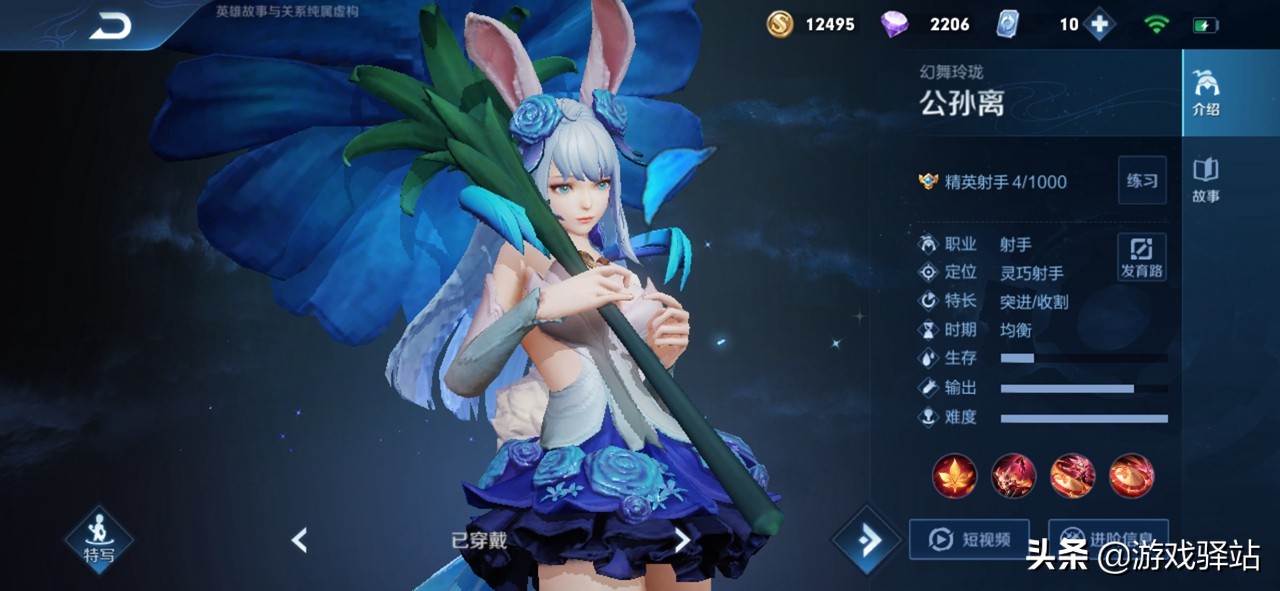Add more vouchers with the plus button
The width and height of the screenshot is (1280, 591).
tap(1099, 24)
